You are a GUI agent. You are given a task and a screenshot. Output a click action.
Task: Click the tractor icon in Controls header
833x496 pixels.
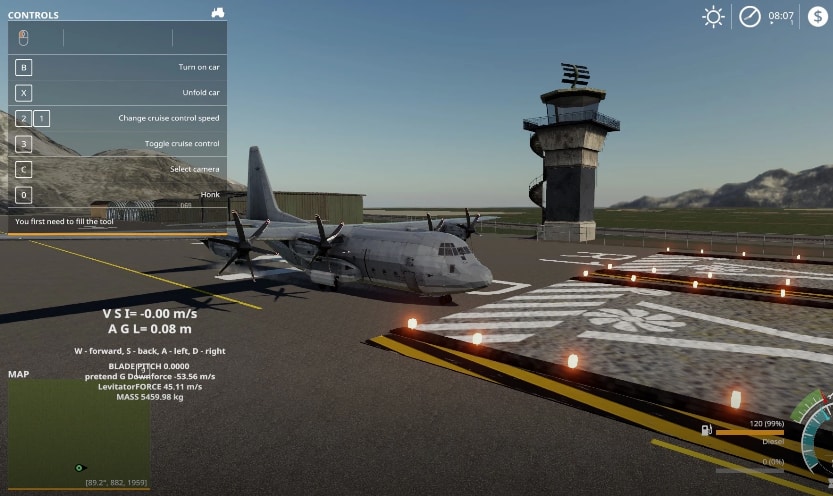pyautogui.click(x=218, y=13)
